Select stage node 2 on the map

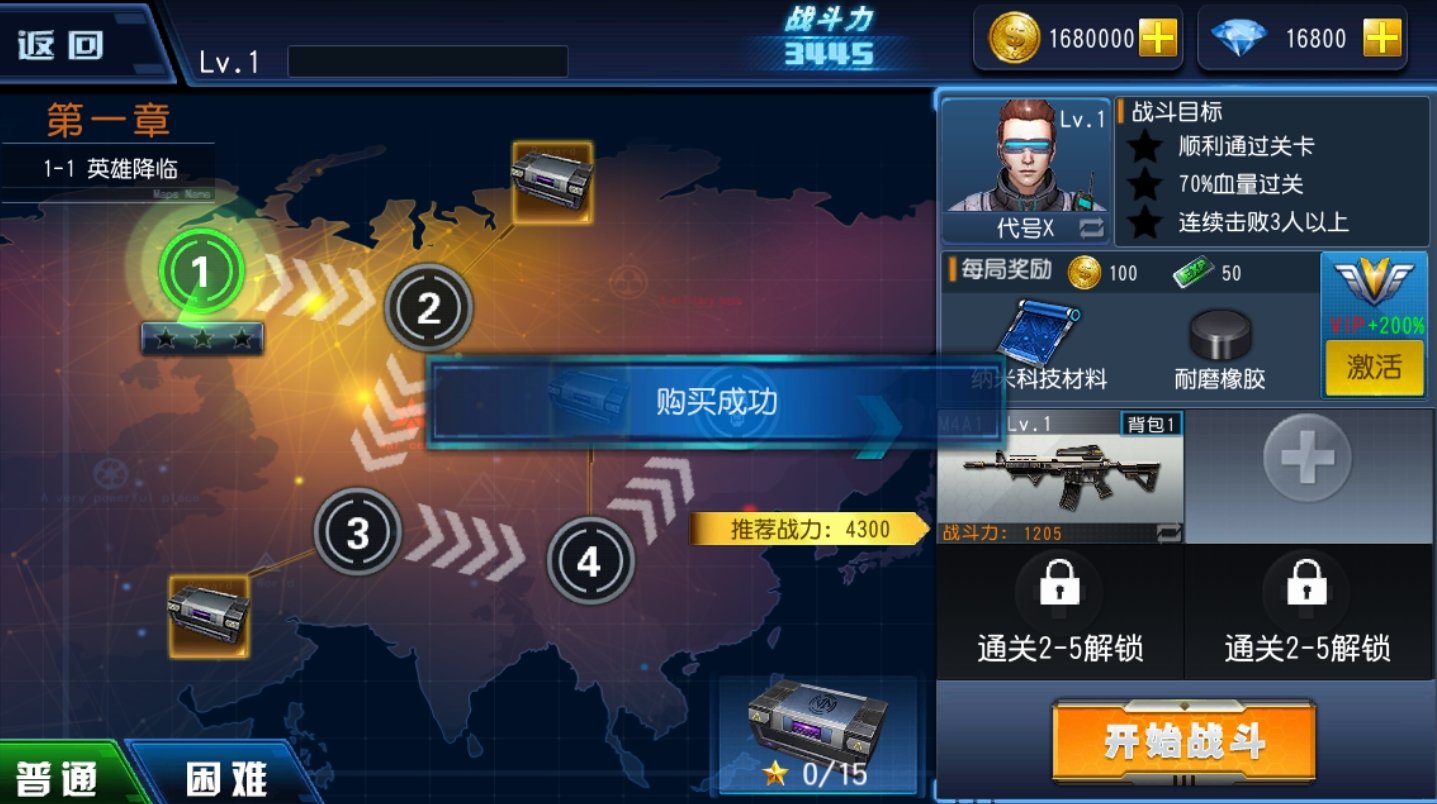coord(428,309)
